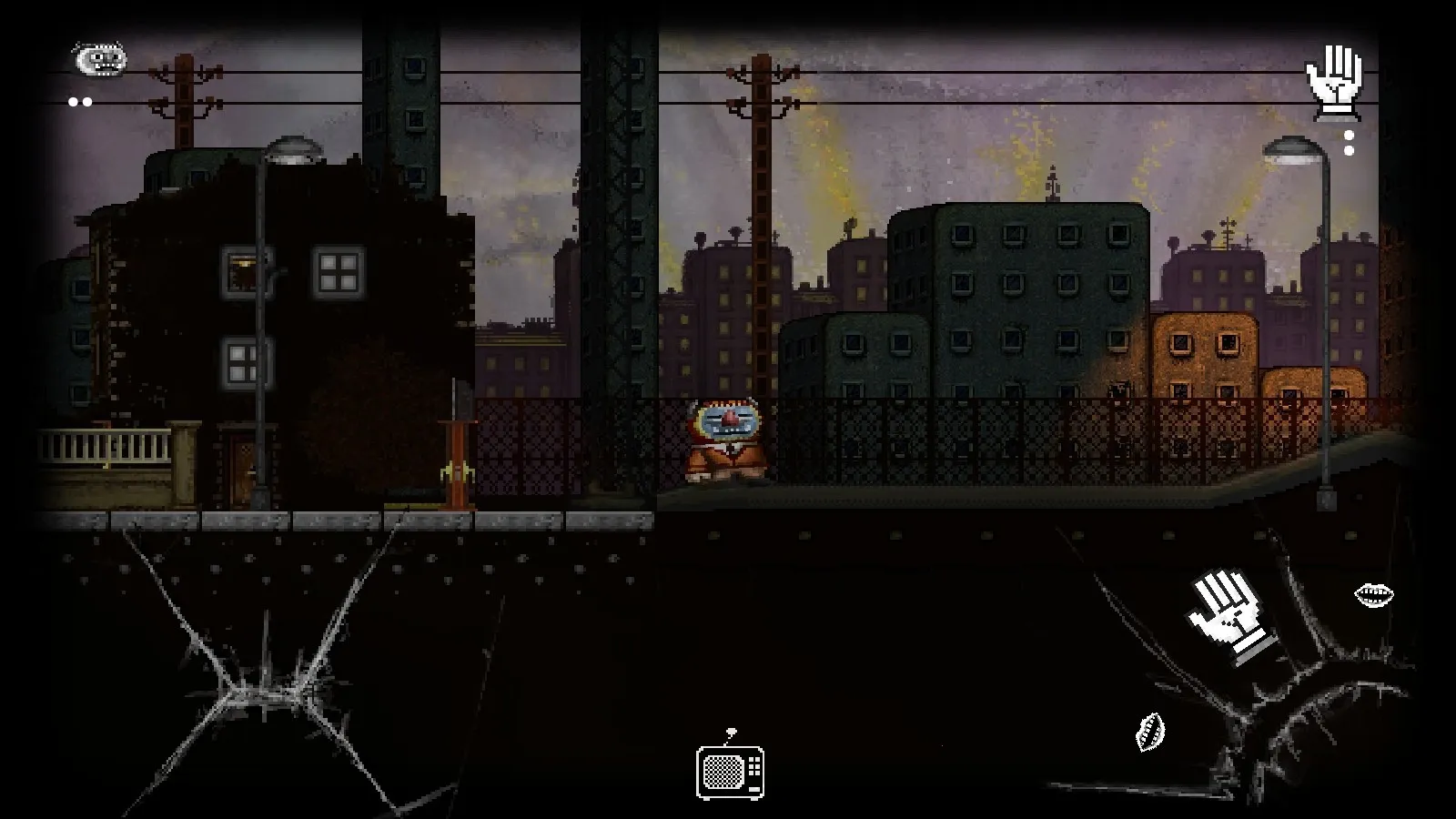
Task: Use the pointing hand action button
Action: coord(1230,618)
